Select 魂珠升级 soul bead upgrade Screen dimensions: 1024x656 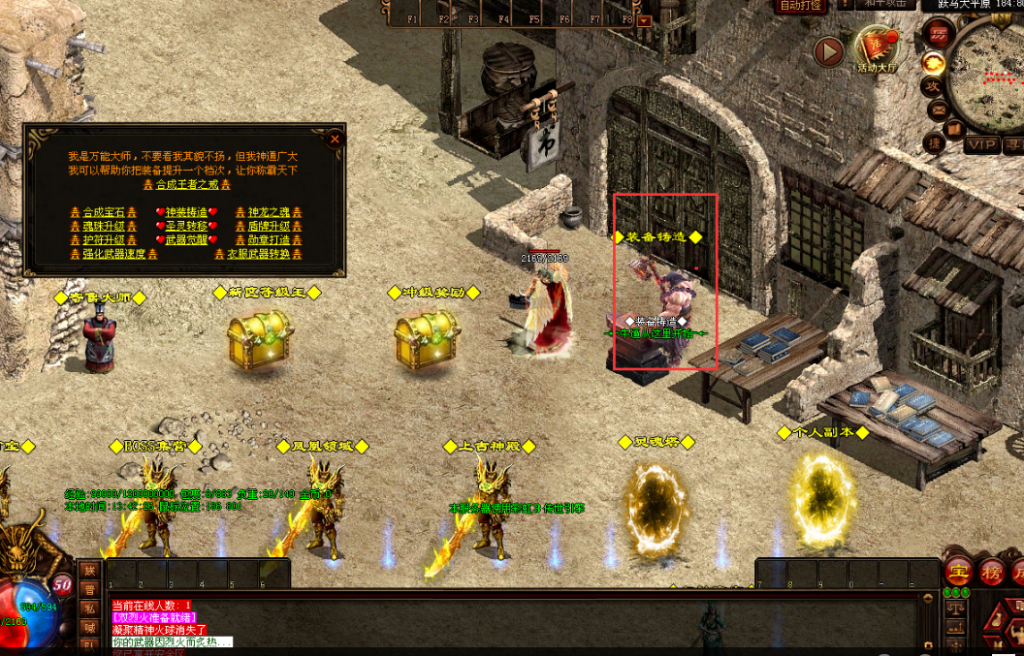tap(103, 226)
